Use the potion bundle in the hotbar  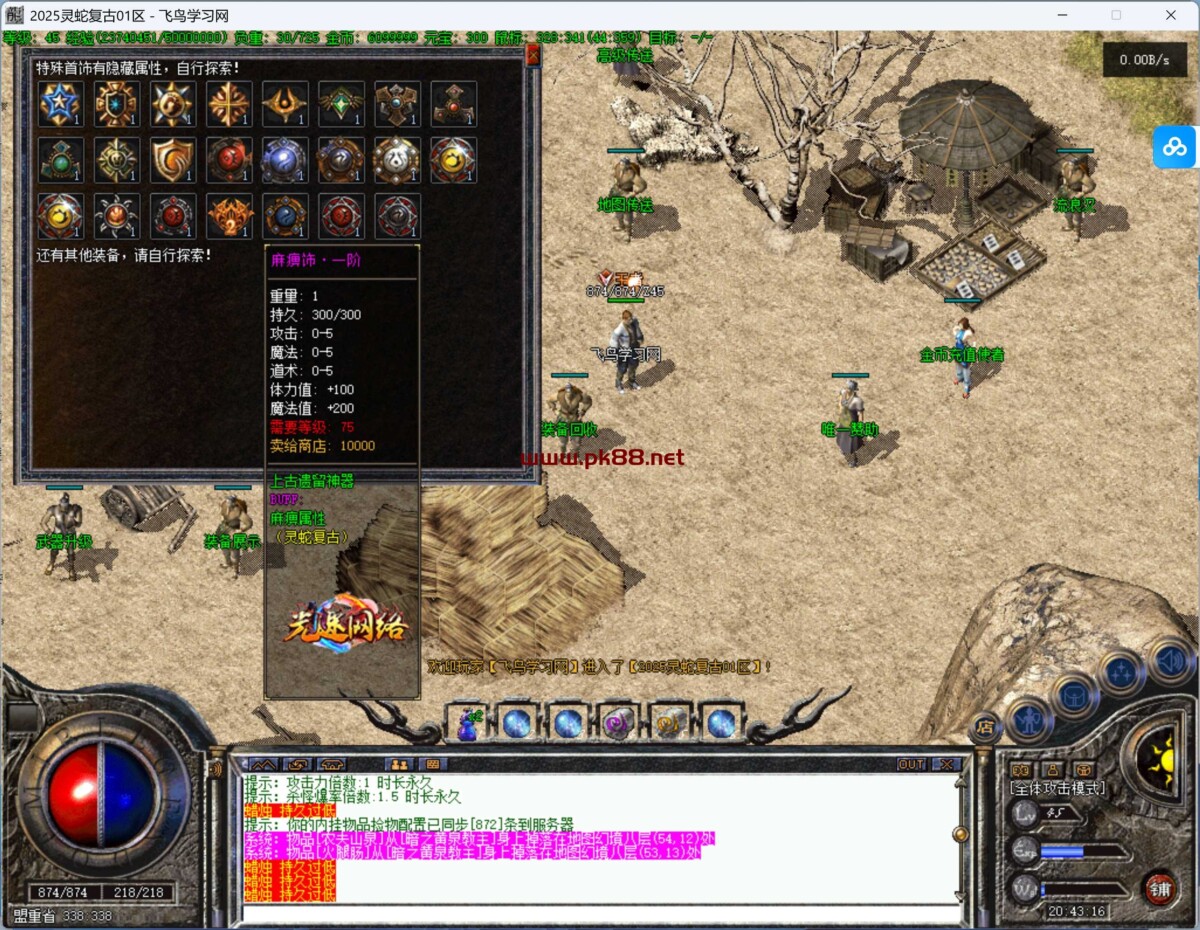(x=466, y=722)
